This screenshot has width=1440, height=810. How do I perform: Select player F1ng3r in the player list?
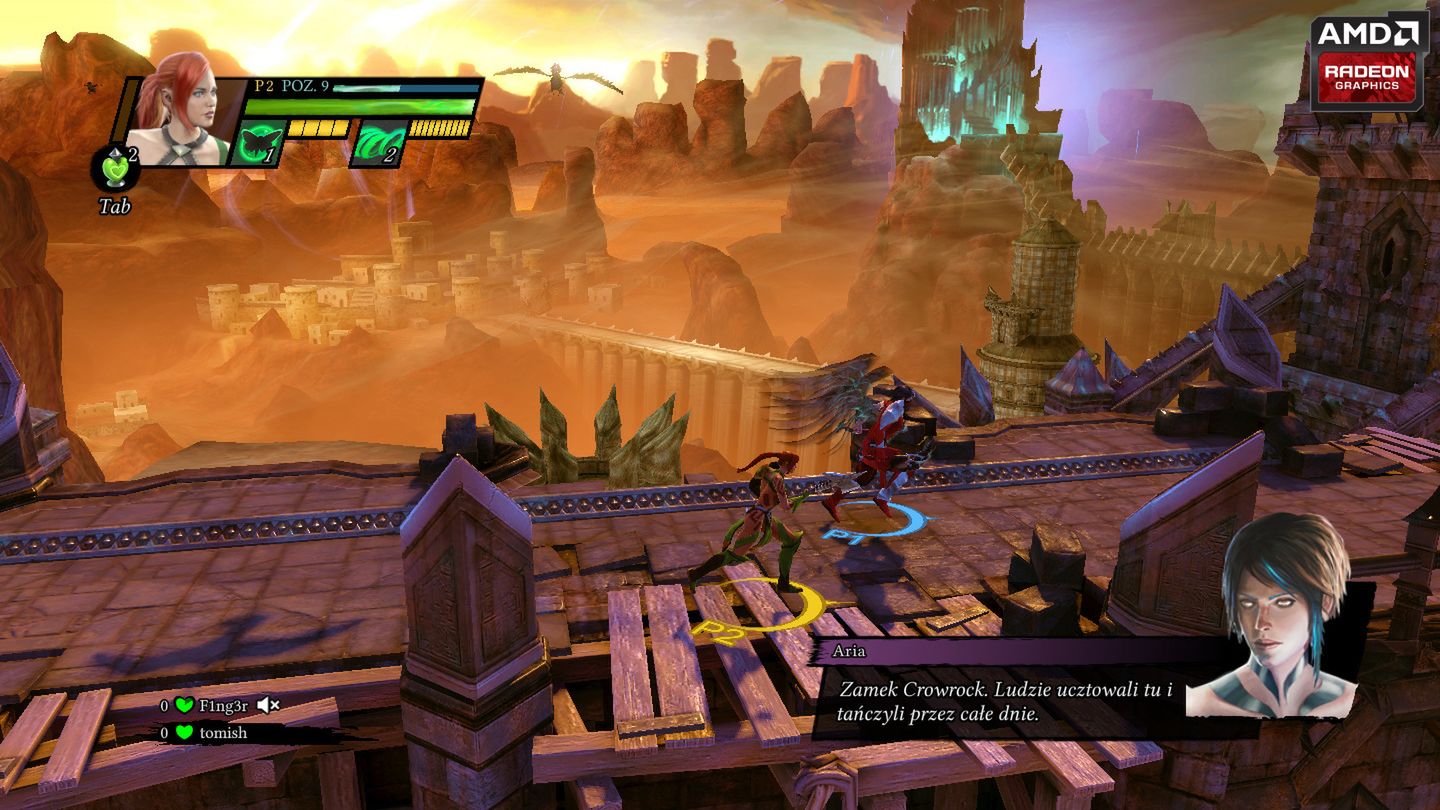(x=223, y=705)
